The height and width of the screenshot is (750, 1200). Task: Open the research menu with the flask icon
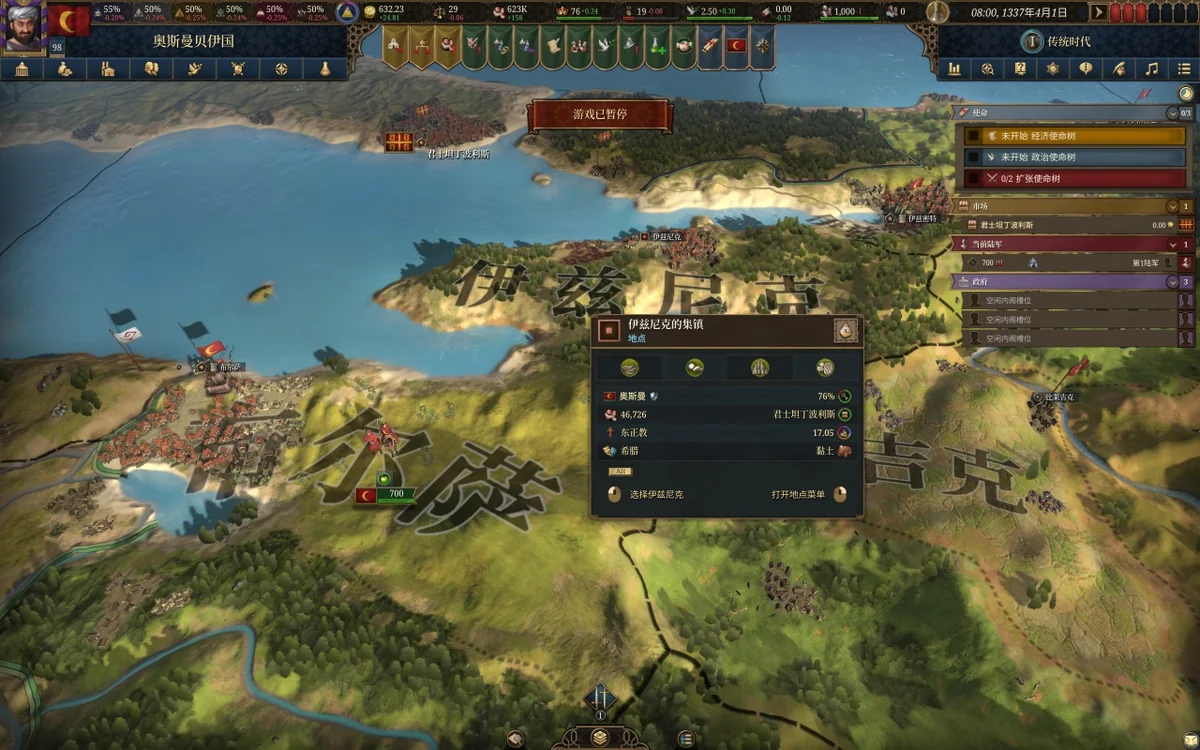click(325, 69)
